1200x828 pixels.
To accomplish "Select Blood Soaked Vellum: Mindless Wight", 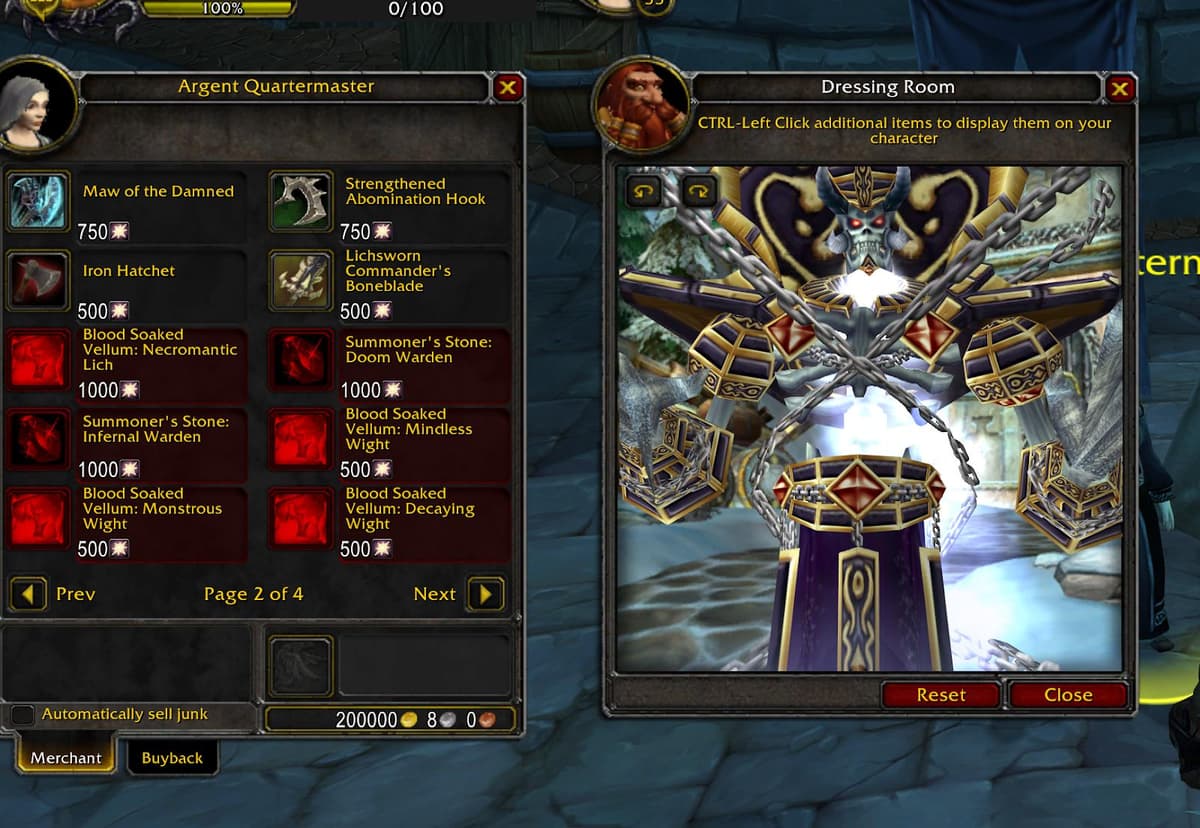I will pyautogui.click(x=302, y=439).
